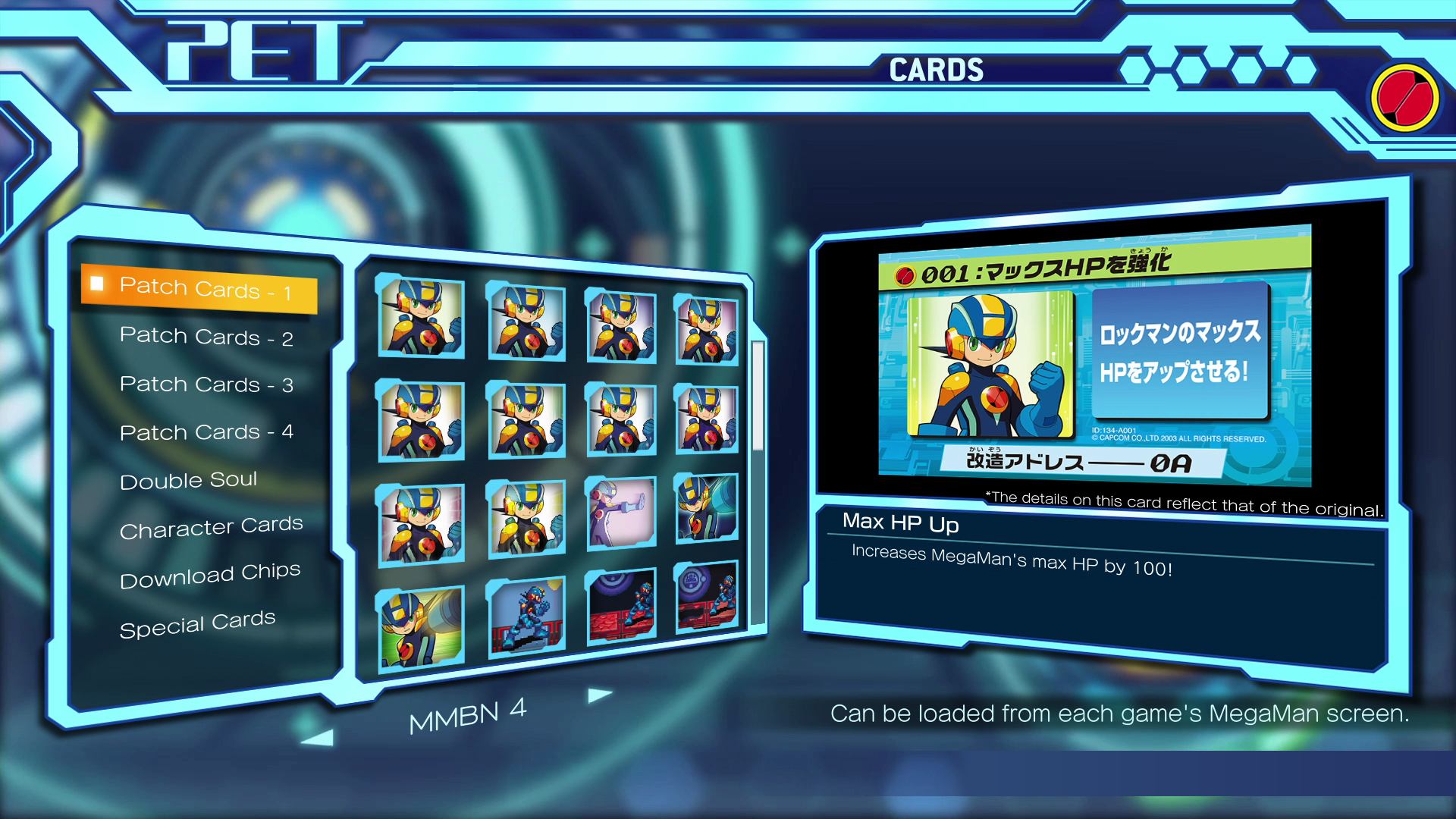The height and width of the screenshot is (819, 1456).
Task: Click the red PET emblem in top-right corner
Action: [x=1404, y=97]
